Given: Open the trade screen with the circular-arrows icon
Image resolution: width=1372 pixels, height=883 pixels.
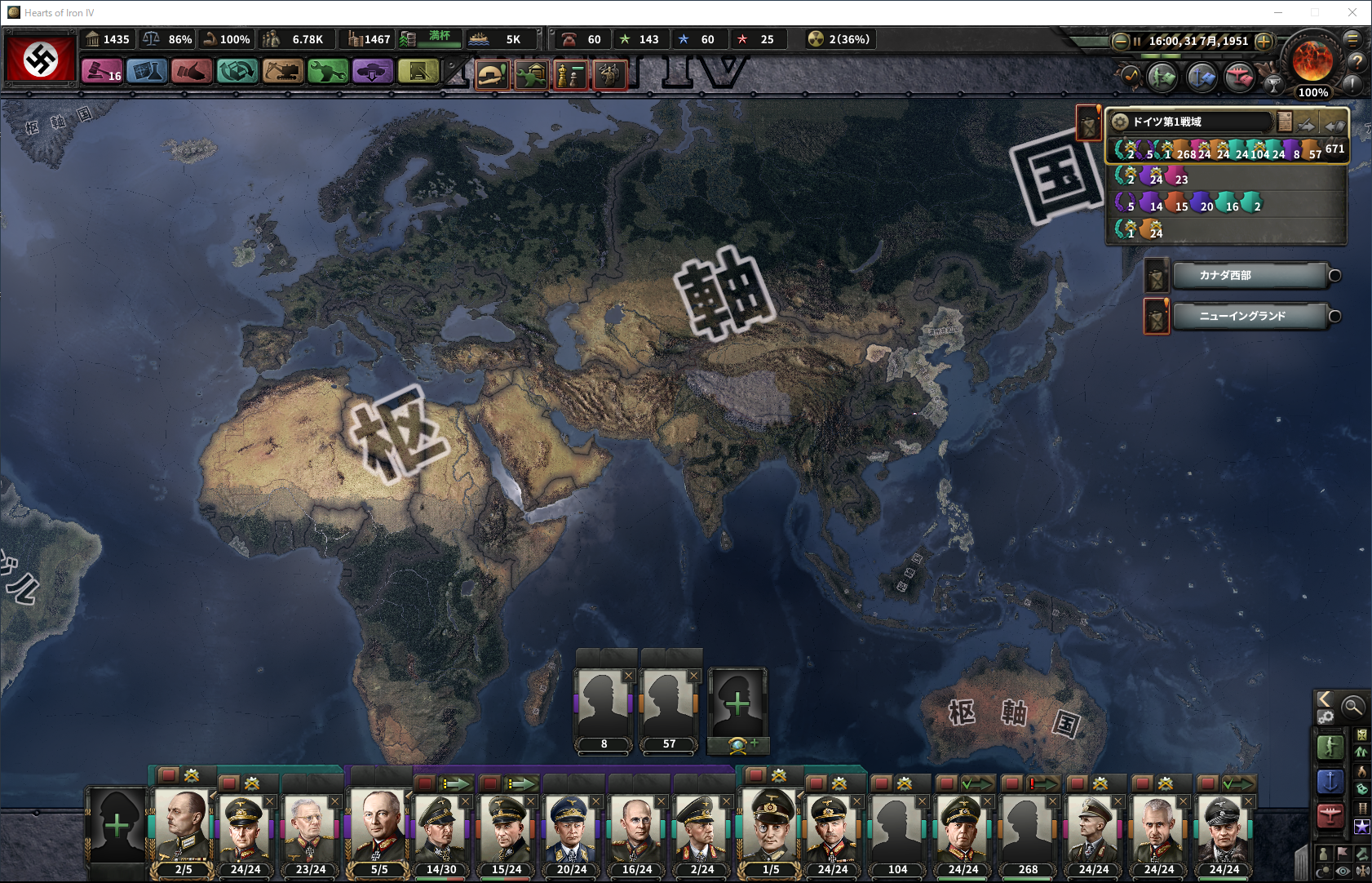Looking at the screenshot, I should (237, 72).
